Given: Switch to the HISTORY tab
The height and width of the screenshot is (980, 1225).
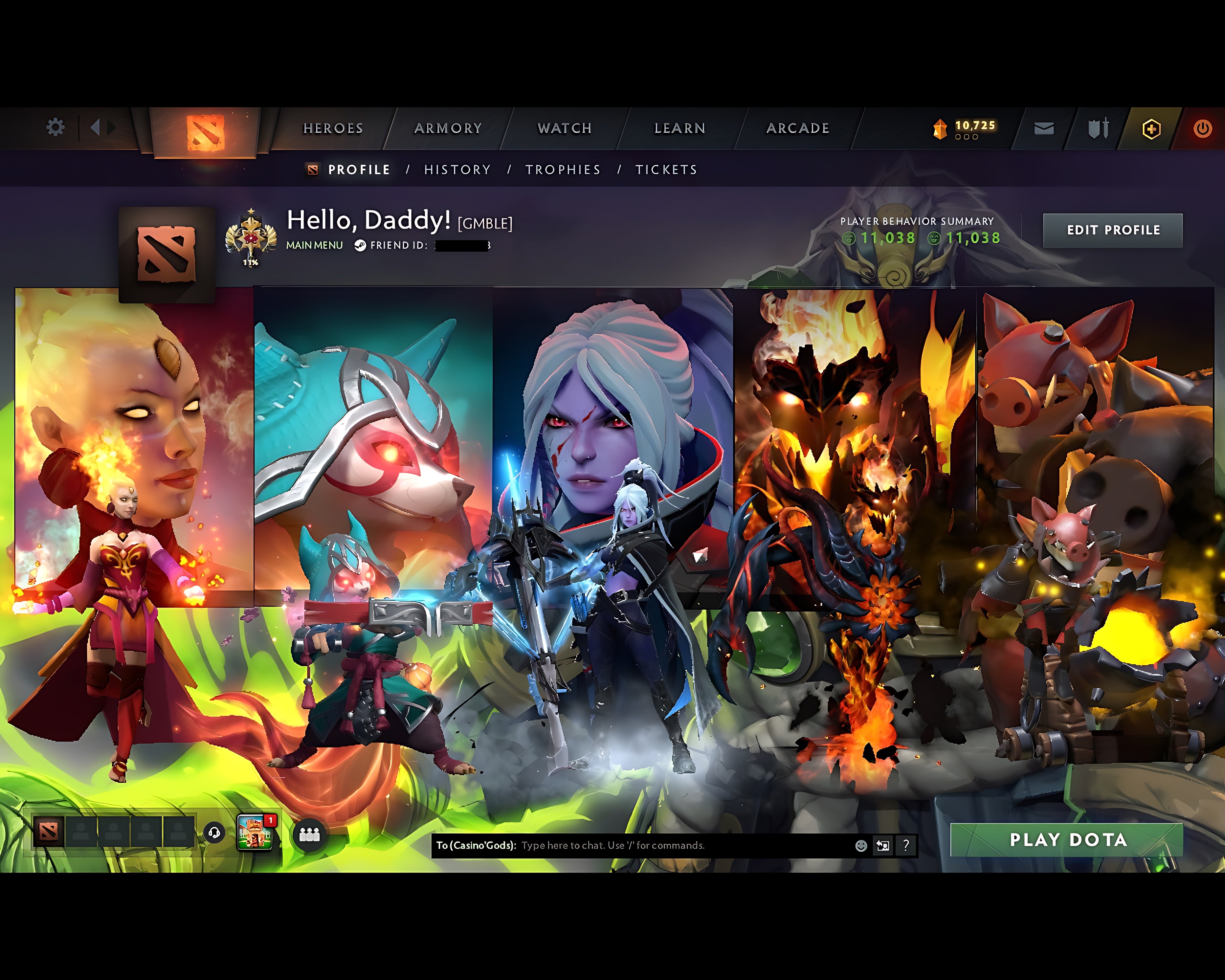Looking at the screenshot, I should click(456, 169).
